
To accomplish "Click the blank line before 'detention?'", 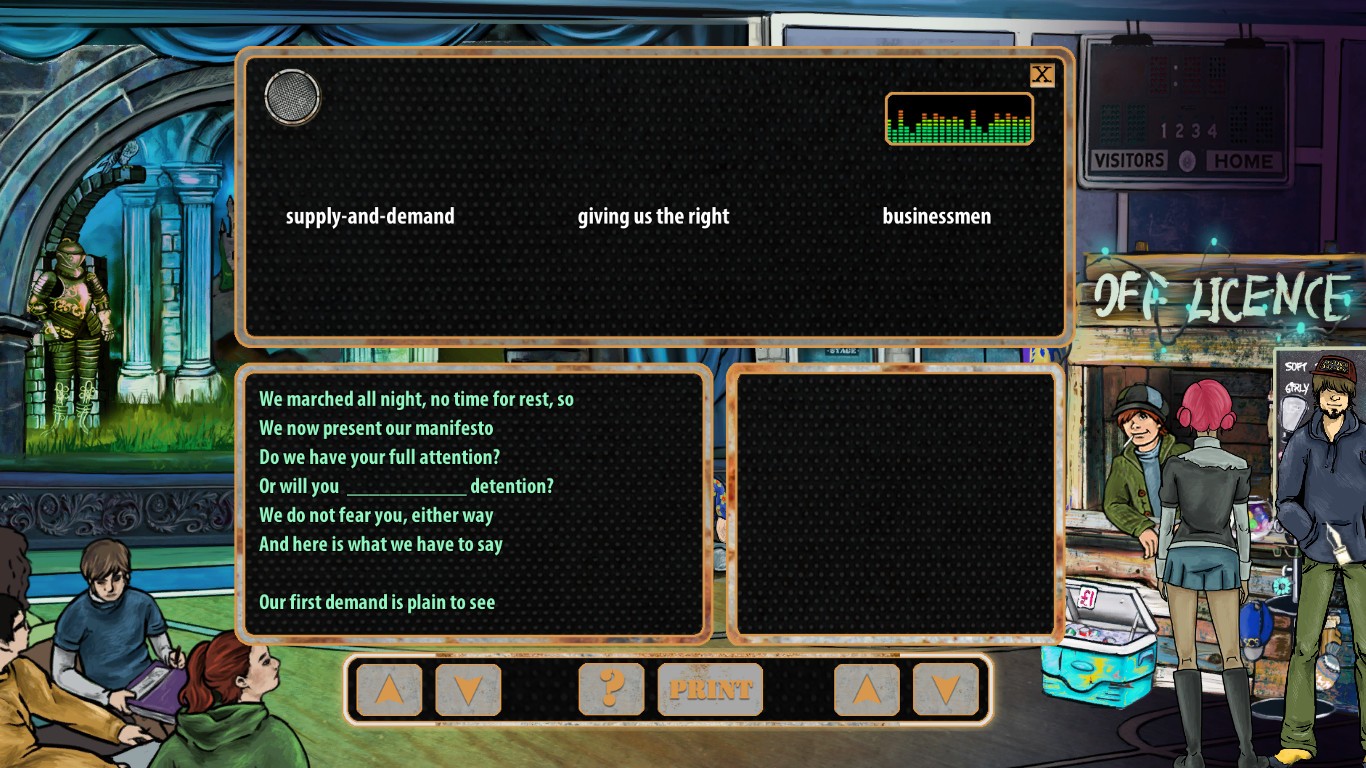I will tap(407, 487).
